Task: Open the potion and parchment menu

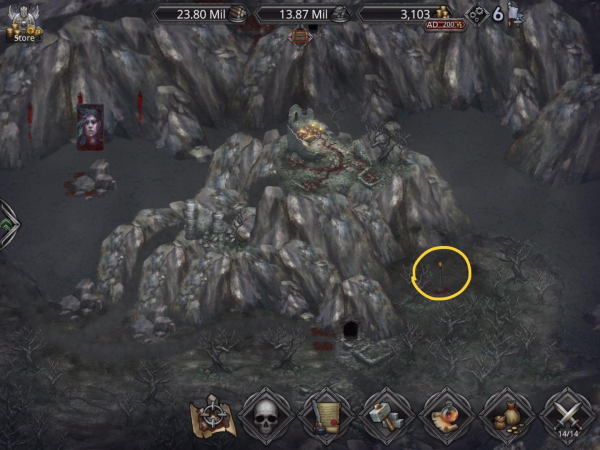Action: [444, 414]
